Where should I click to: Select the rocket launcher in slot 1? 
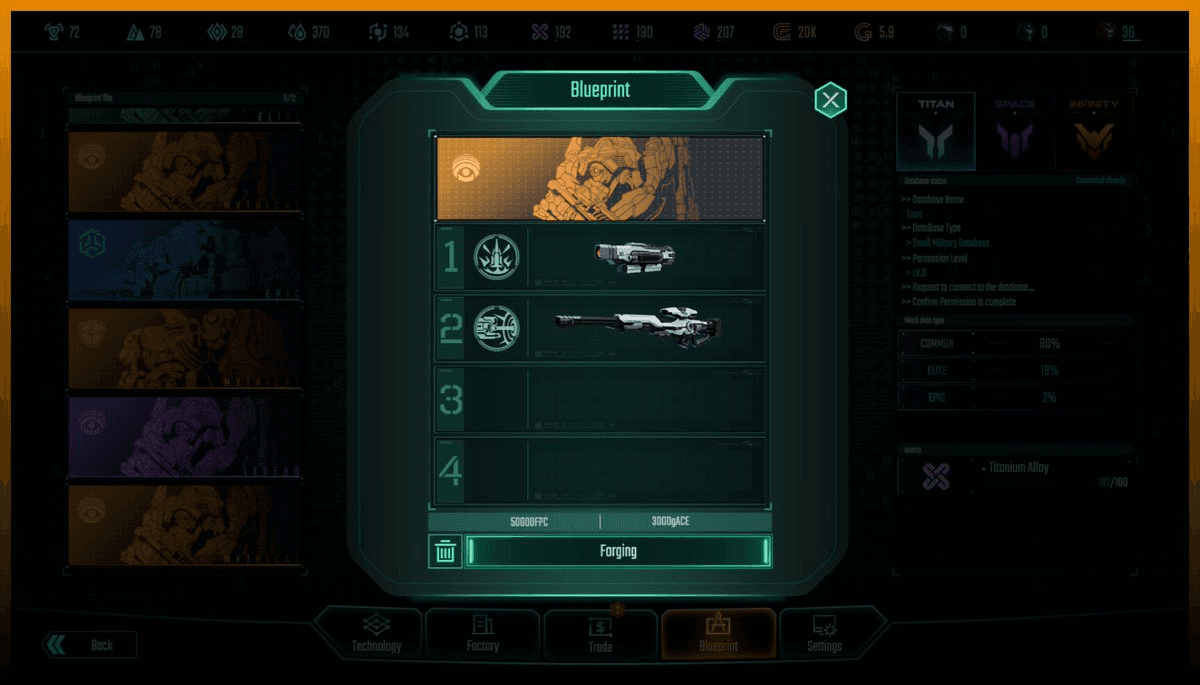click(x=633, y=257)
